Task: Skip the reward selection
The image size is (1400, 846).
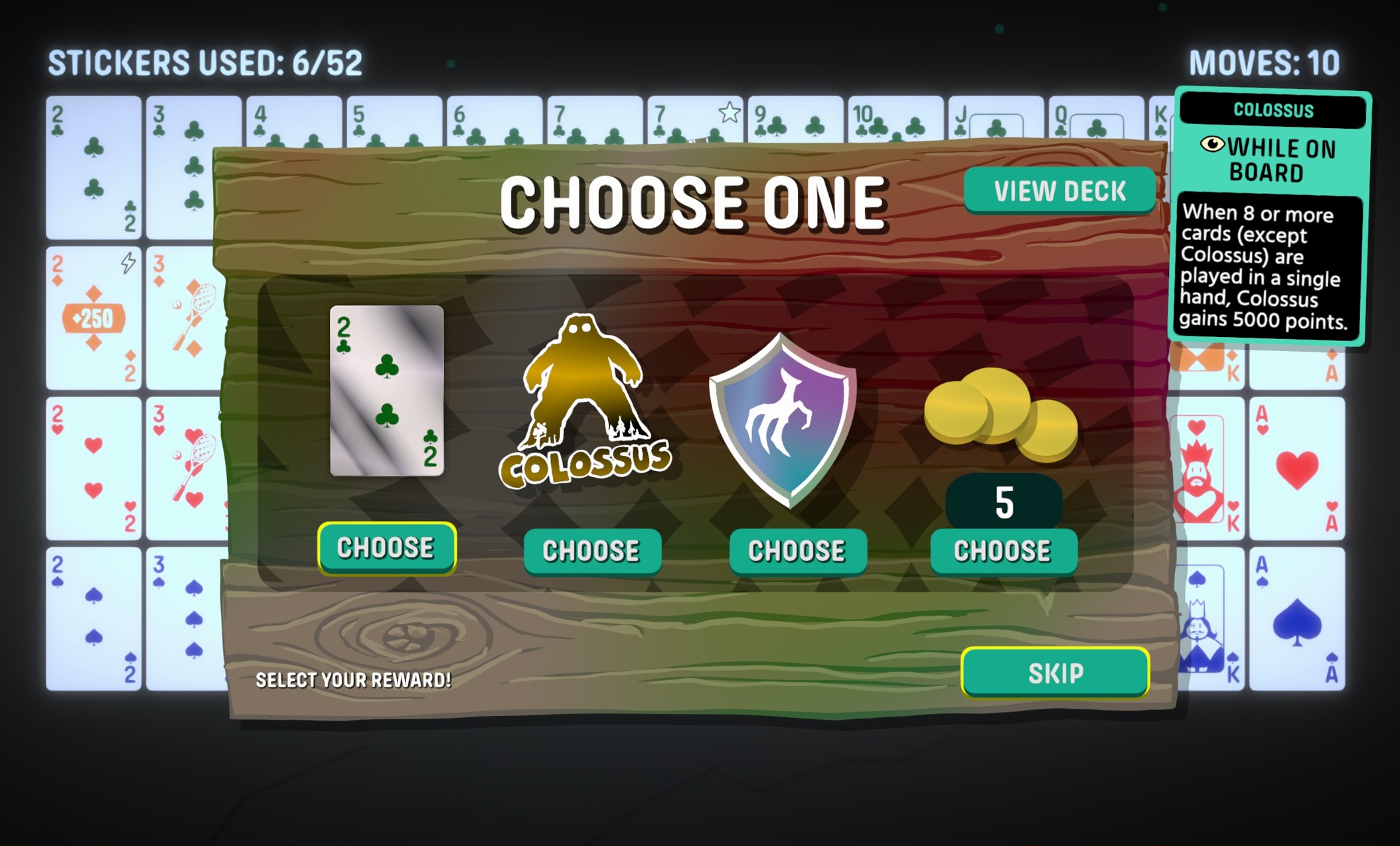Action: click(1055, 673)
